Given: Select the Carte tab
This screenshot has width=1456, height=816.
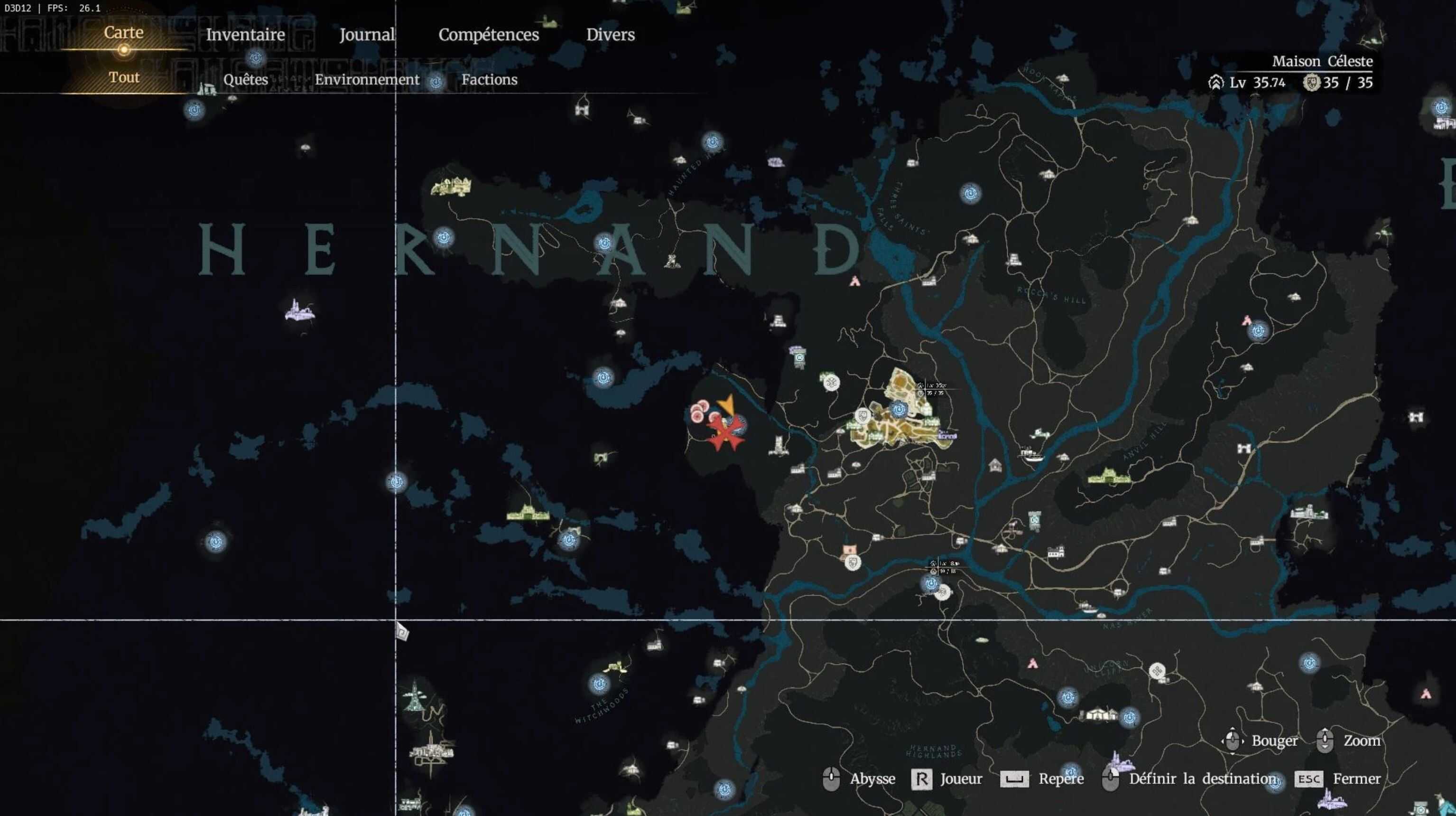Looking at the screenshot, I should (123, 32).
